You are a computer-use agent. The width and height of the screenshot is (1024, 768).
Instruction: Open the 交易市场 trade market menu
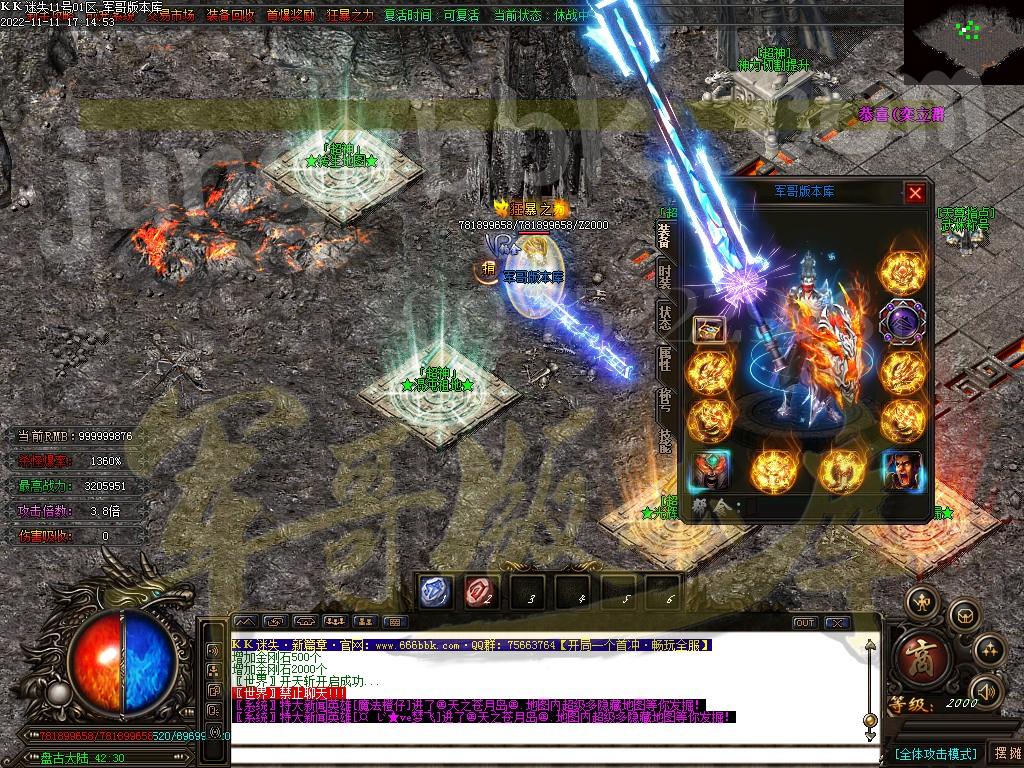170,16
